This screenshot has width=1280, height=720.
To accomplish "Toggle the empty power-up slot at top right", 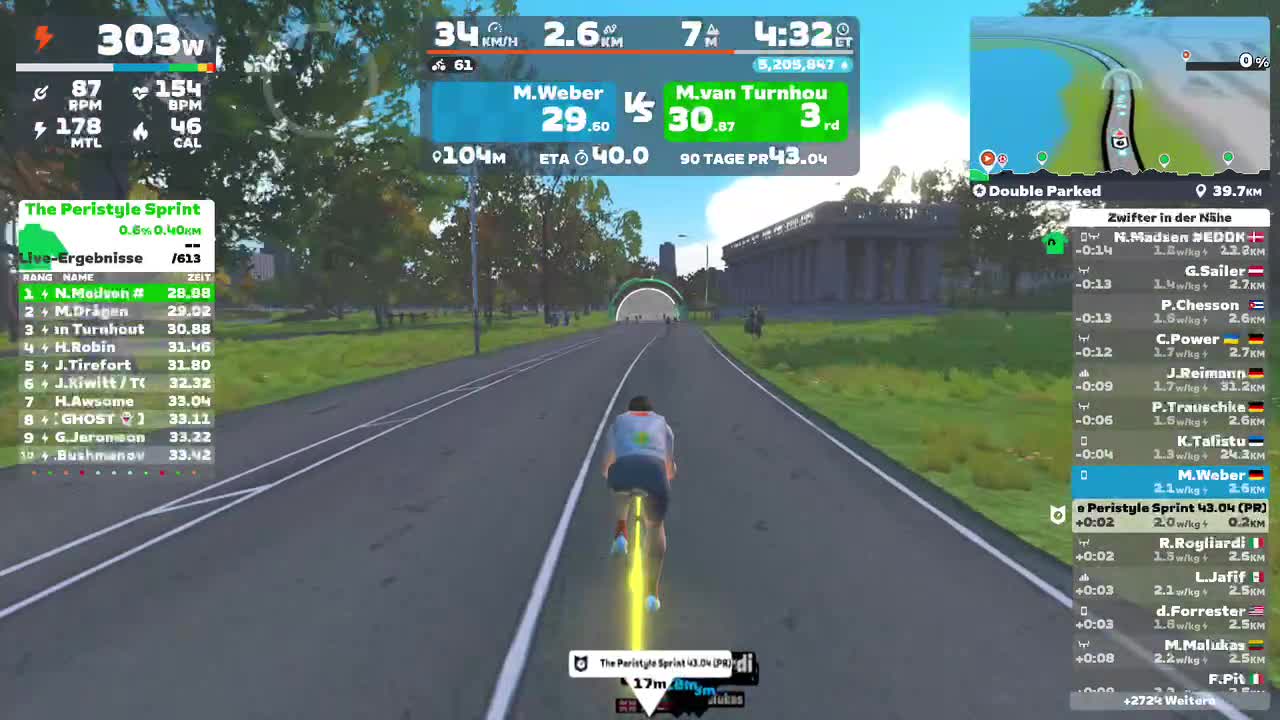I will 1222,61.
